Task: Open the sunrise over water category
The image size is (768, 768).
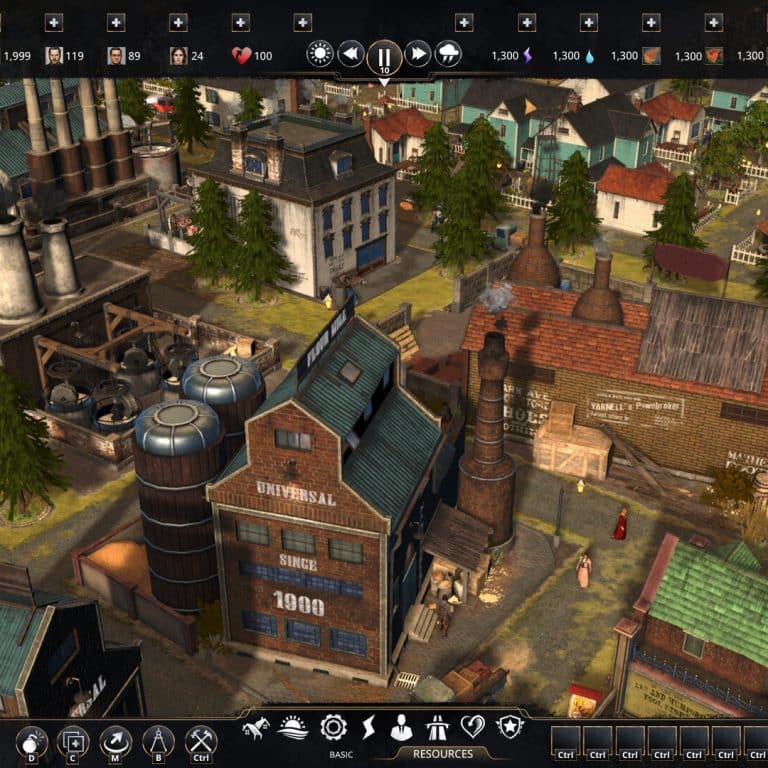Action: (294, 727)
